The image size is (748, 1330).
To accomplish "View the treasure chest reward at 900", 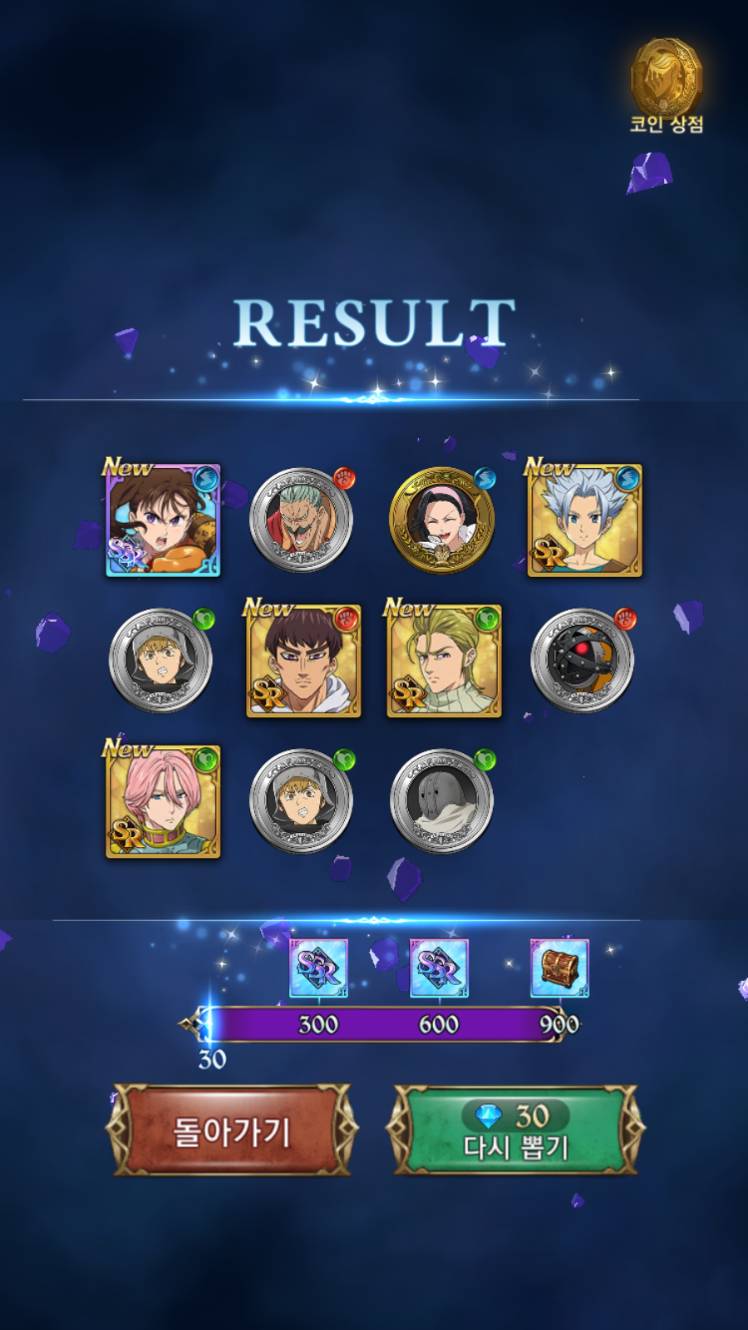I will click(559, 968).
